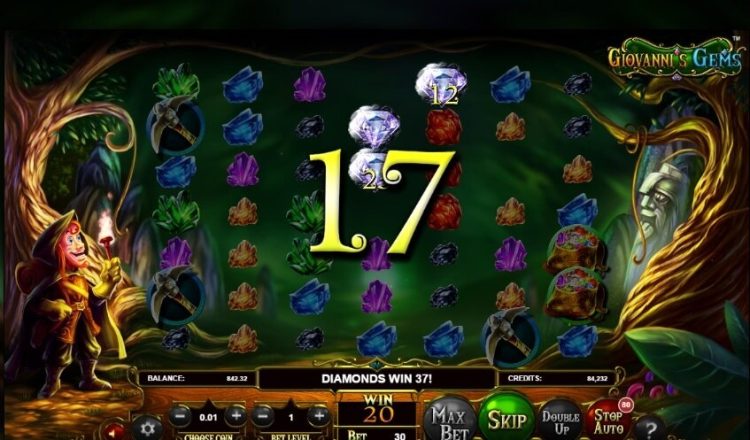This screenshot has height=440, width=750.
Task: Select the Max Bet button
Action: click(446, 419)
